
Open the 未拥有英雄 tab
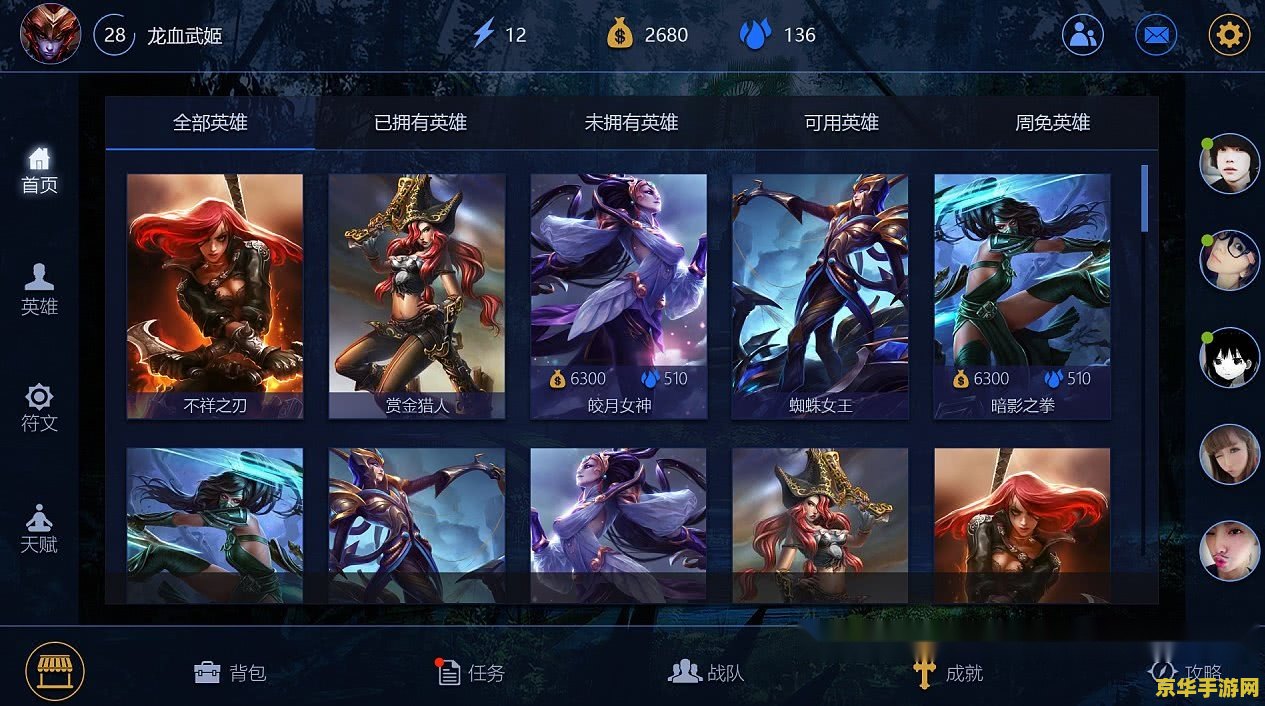pos(631,123)
